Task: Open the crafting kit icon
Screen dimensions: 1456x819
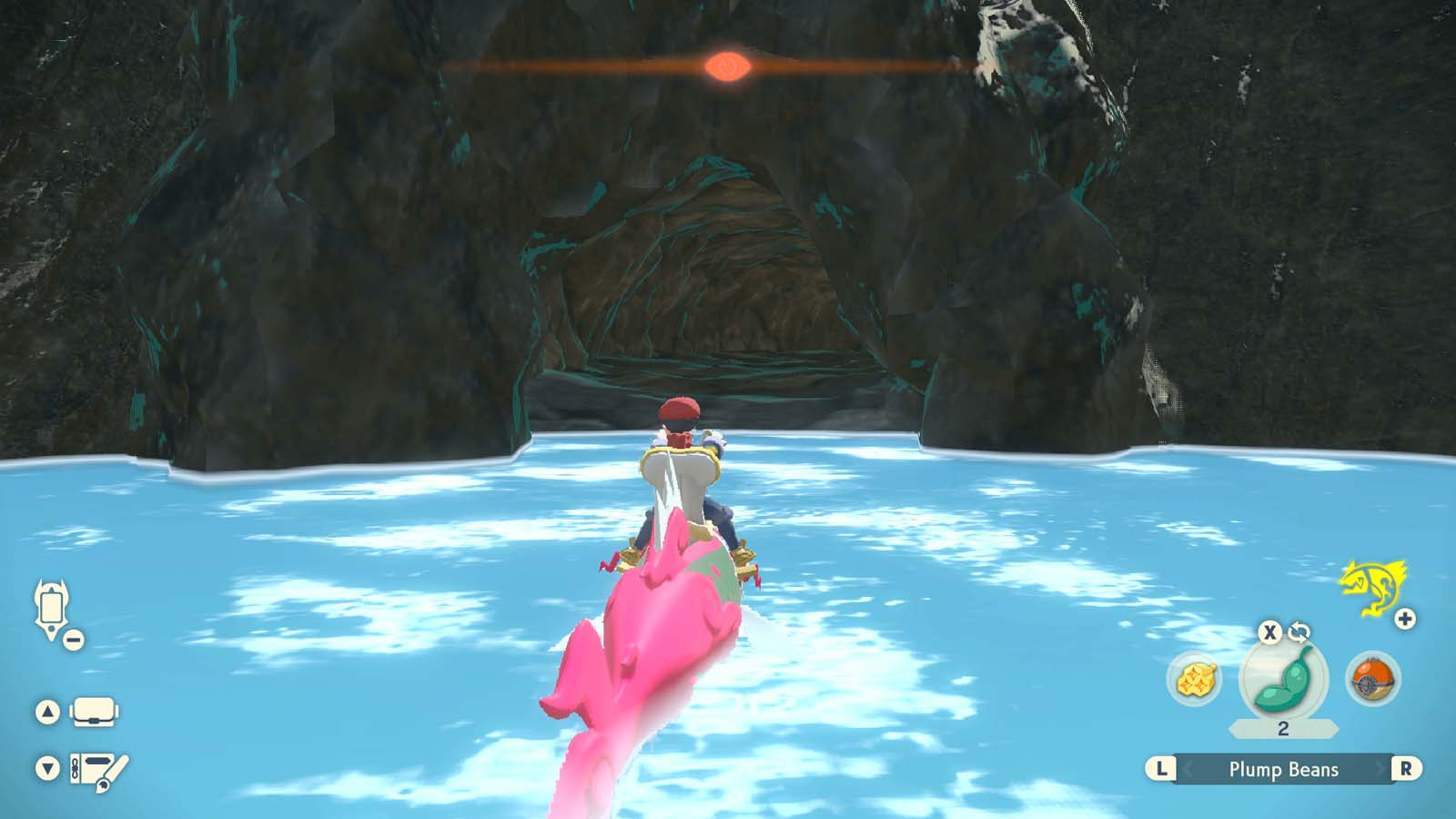Action: coord(94,769)
